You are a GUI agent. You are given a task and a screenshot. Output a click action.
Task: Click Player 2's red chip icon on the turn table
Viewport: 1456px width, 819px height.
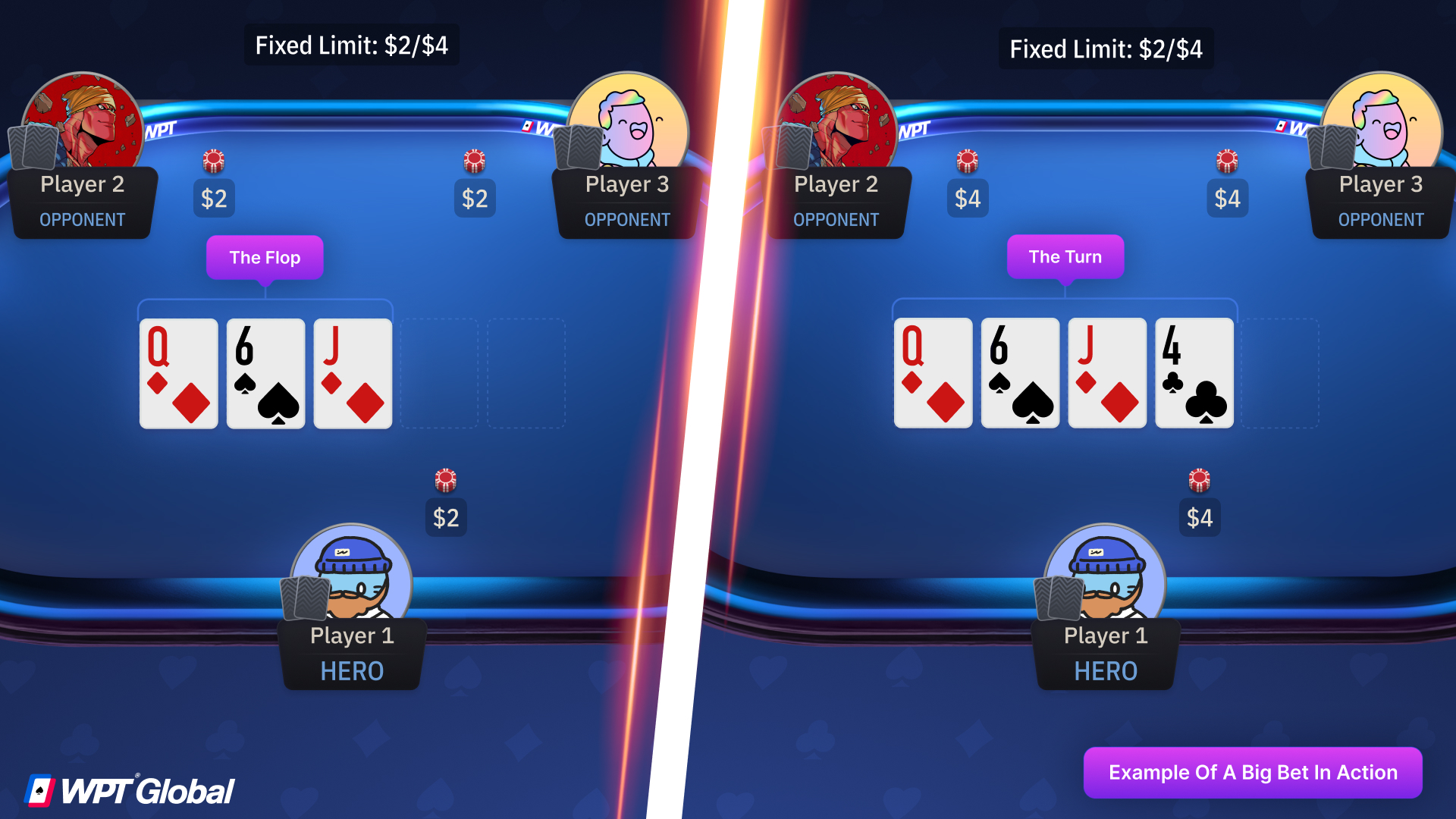point(968,161)
